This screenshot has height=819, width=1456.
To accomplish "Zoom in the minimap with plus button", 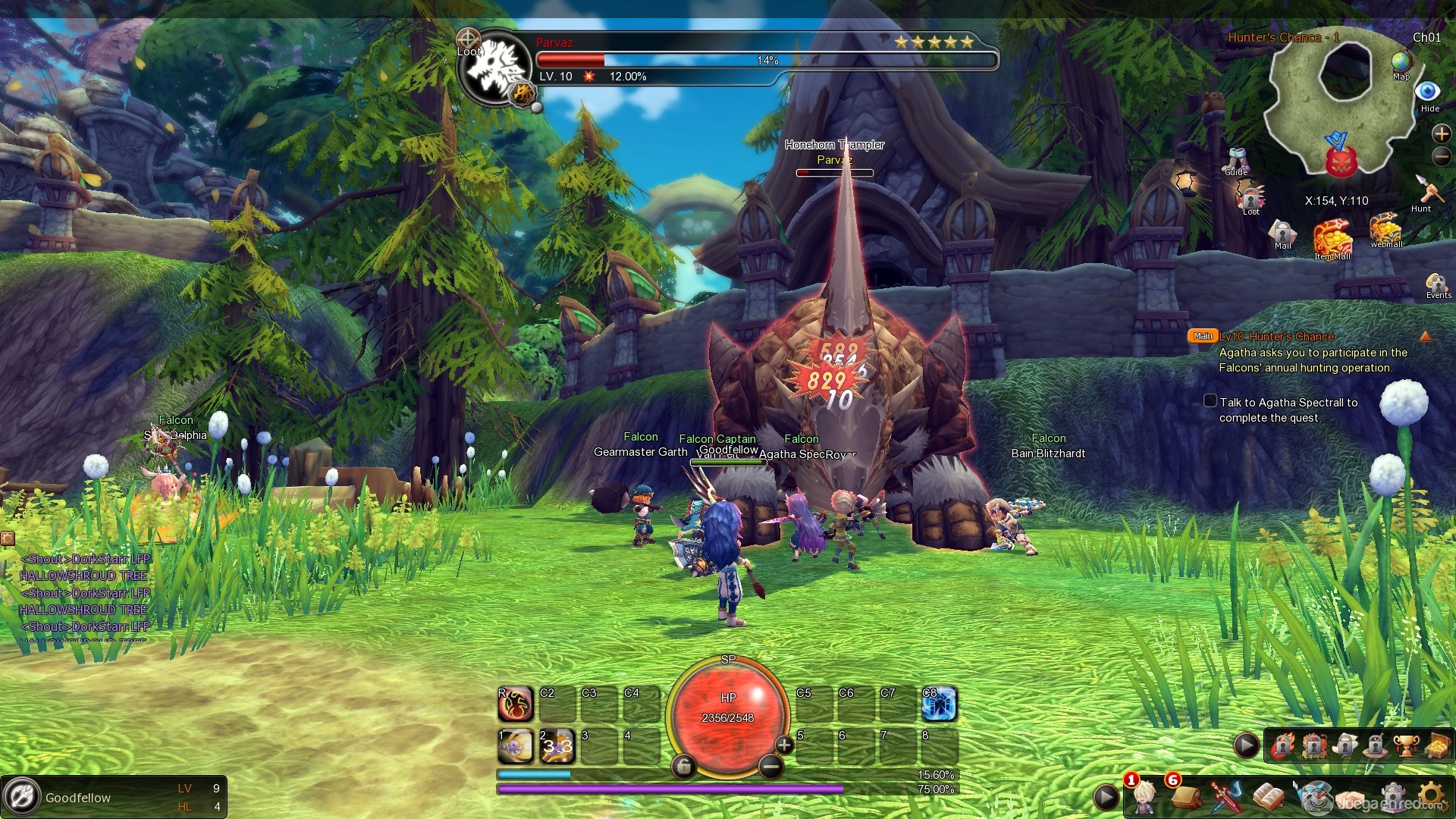I will (1441, 133).
